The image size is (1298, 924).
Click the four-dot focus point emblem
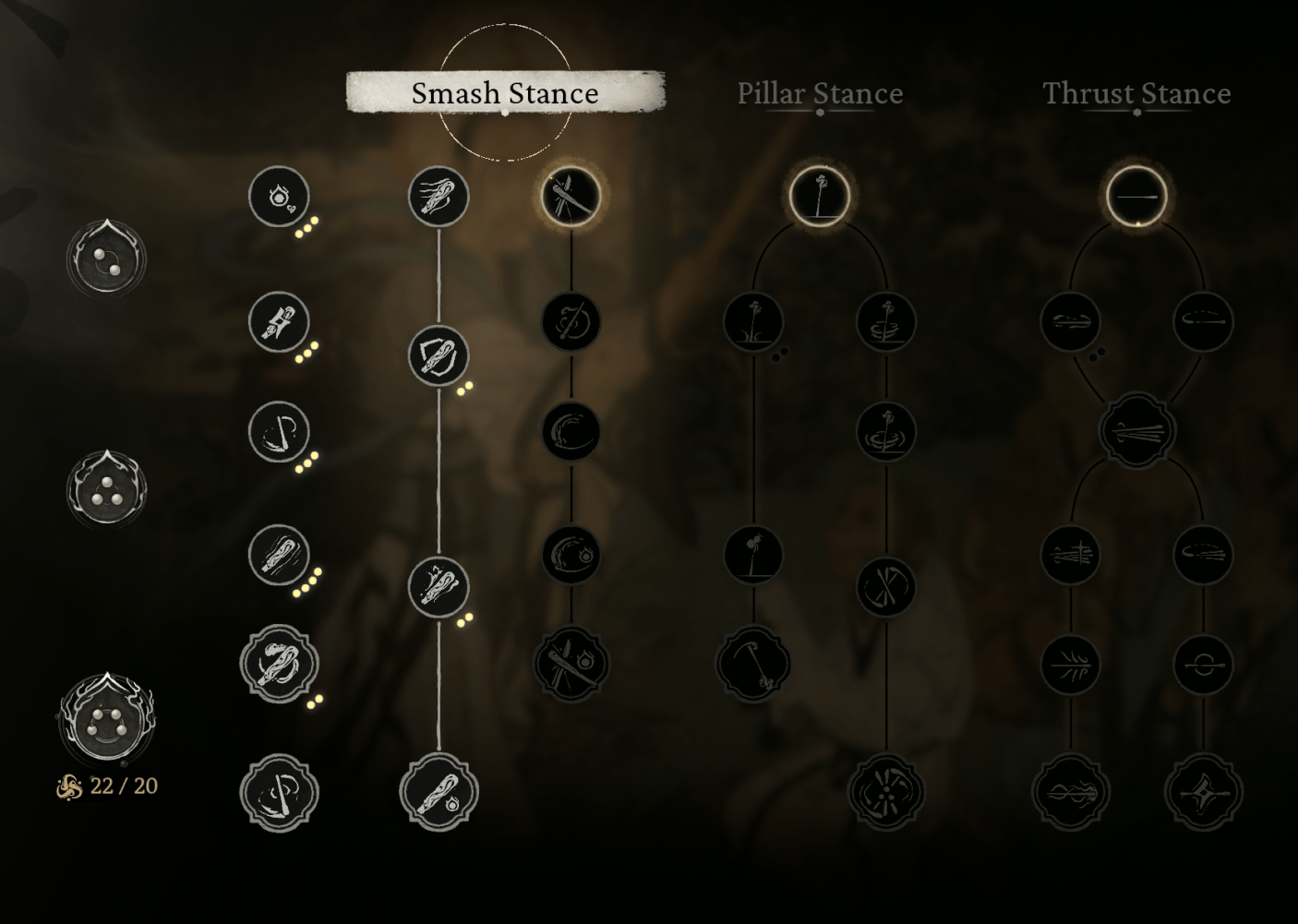click(x=106, y=721)
